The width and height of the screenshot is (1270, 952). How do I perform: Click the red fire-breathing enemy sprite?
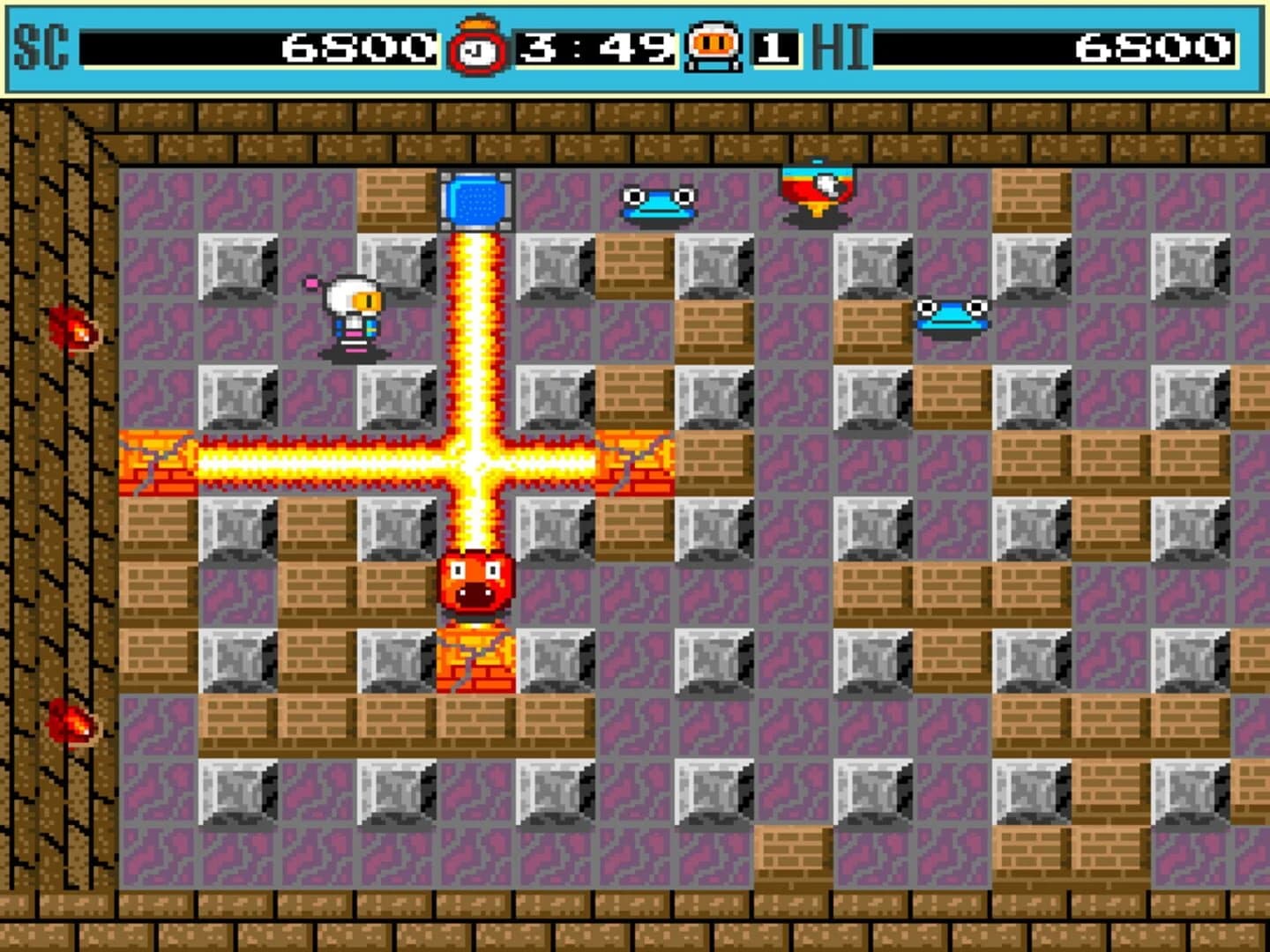coord(477,584)
